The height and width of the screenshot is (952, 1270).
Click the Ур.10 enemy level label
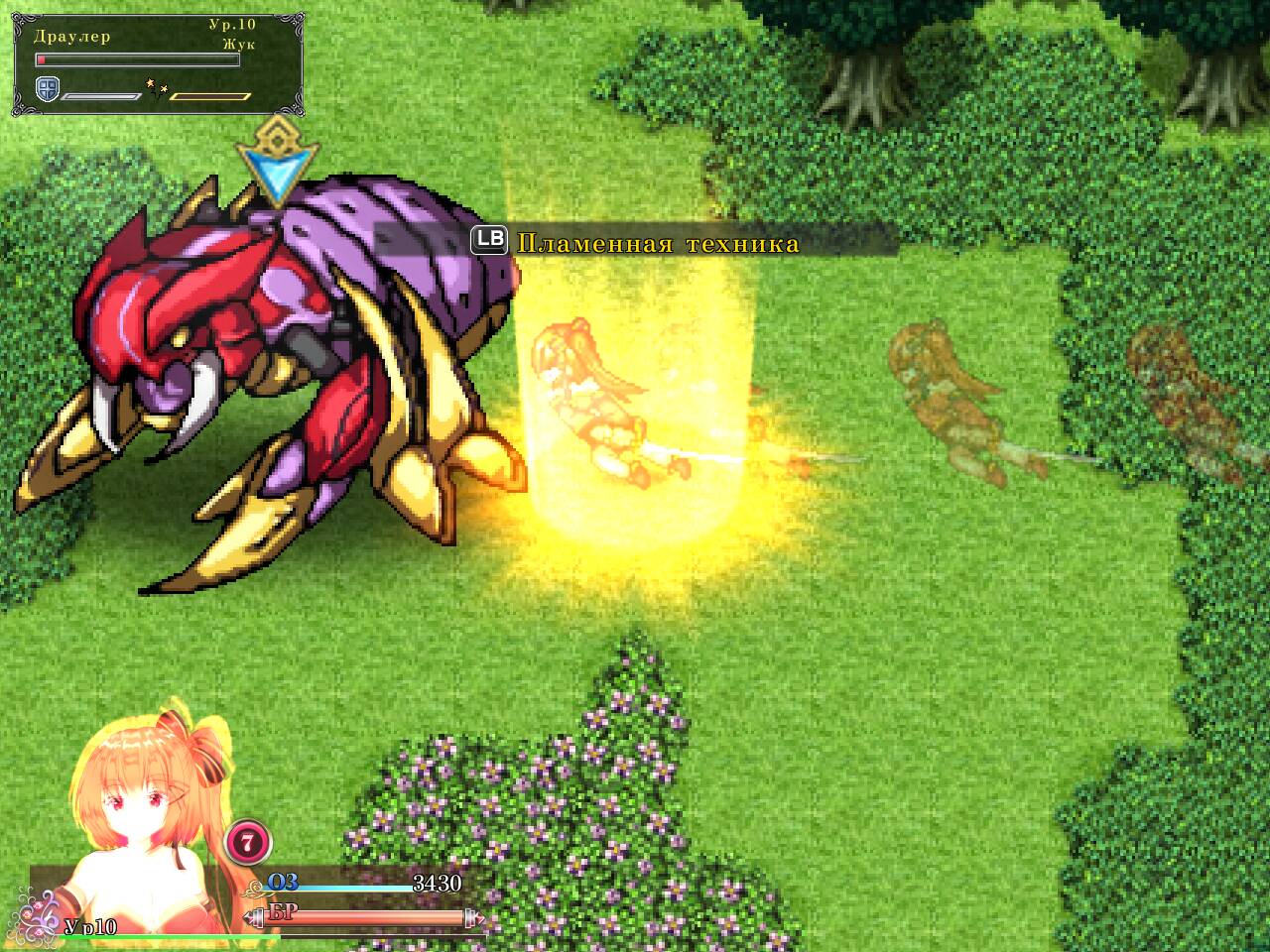[230, 23]
